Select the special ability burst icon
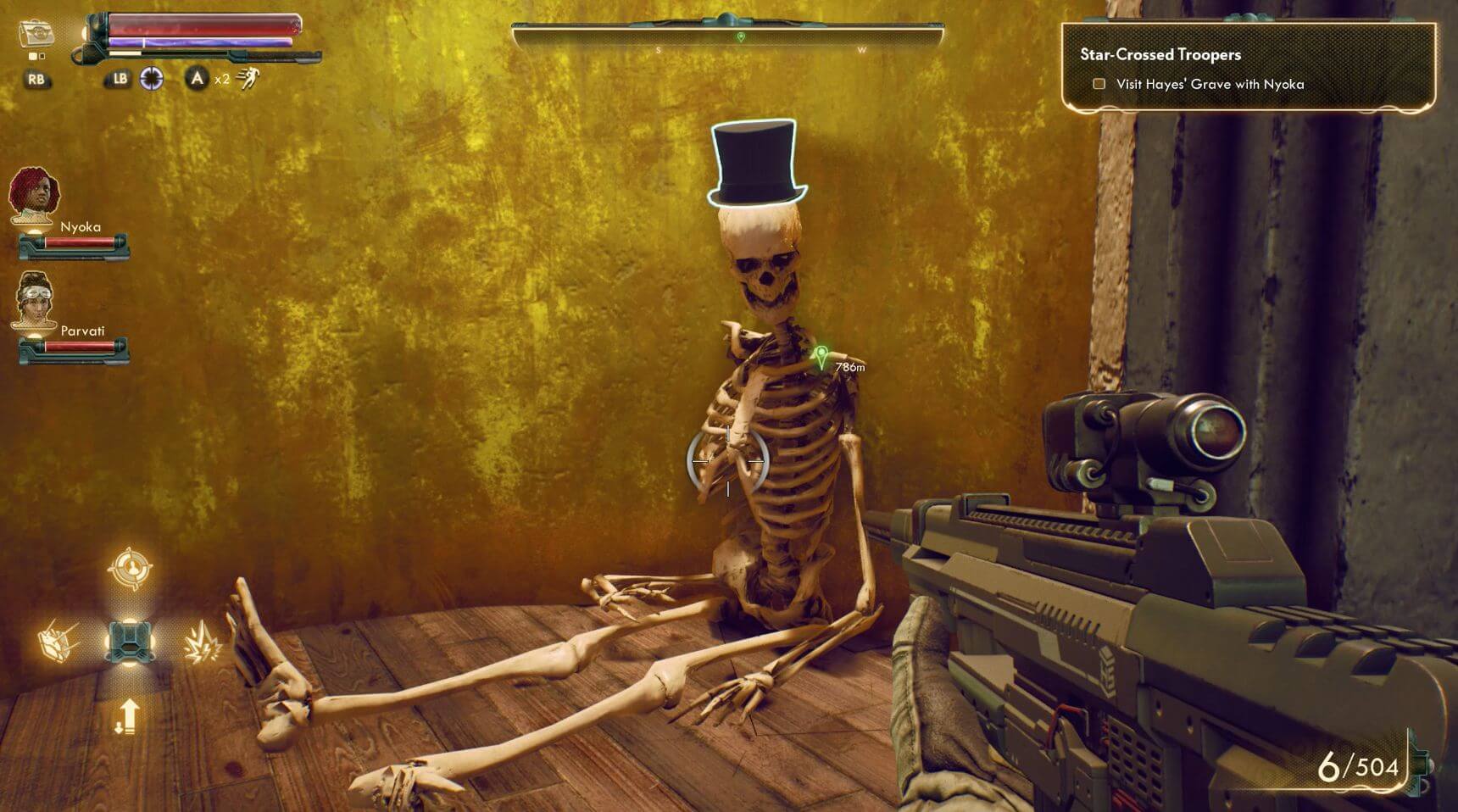Screen dimensions: 1458x812 click(205, 642)
